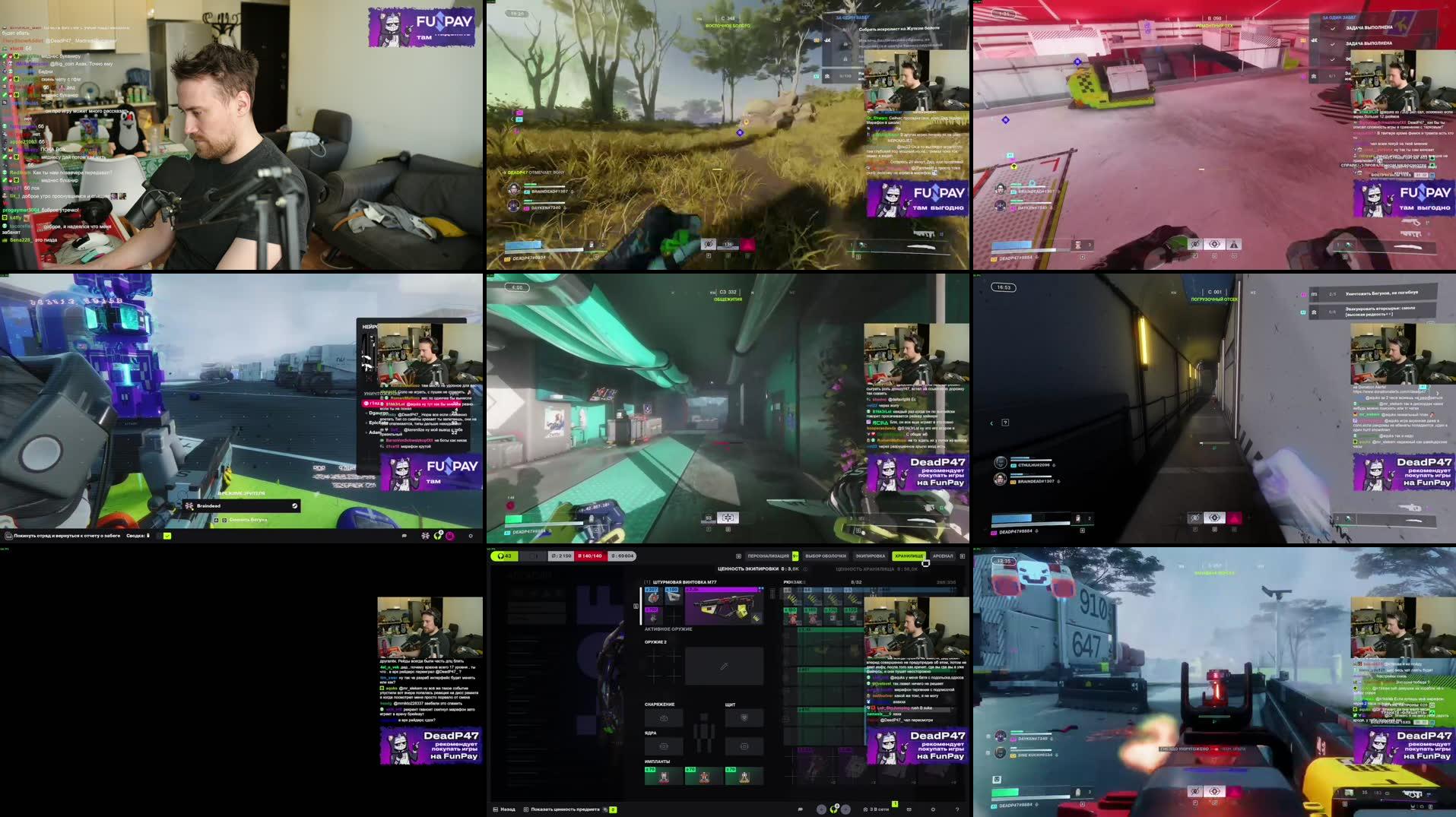The height and width of the screenshot is (817, 1456).
Task: Click the ЩИТ shield slot icon
Action: coord(744,719)
